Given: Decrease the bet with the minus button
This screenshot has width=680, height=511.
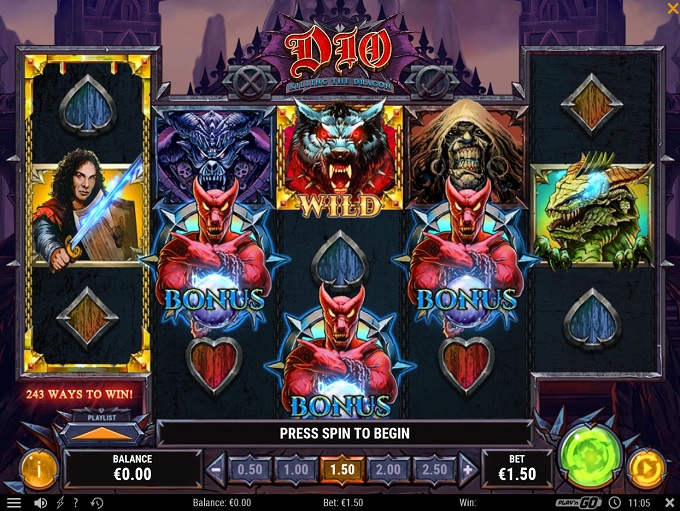Looking at the screenshot, I should point(216,469).
